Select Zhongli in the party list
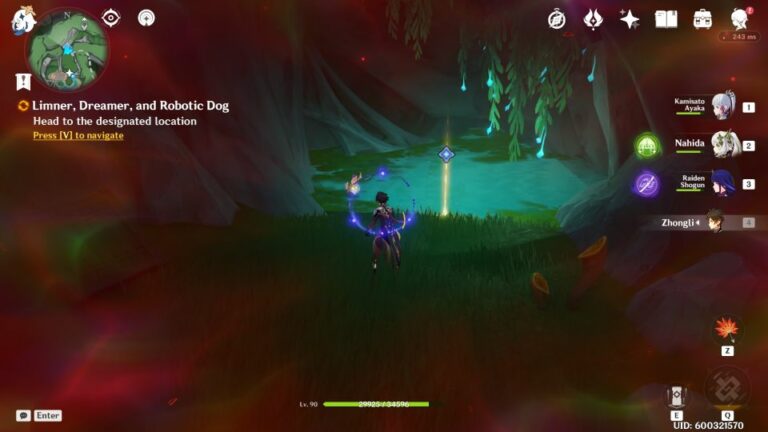 pos(714,222)
